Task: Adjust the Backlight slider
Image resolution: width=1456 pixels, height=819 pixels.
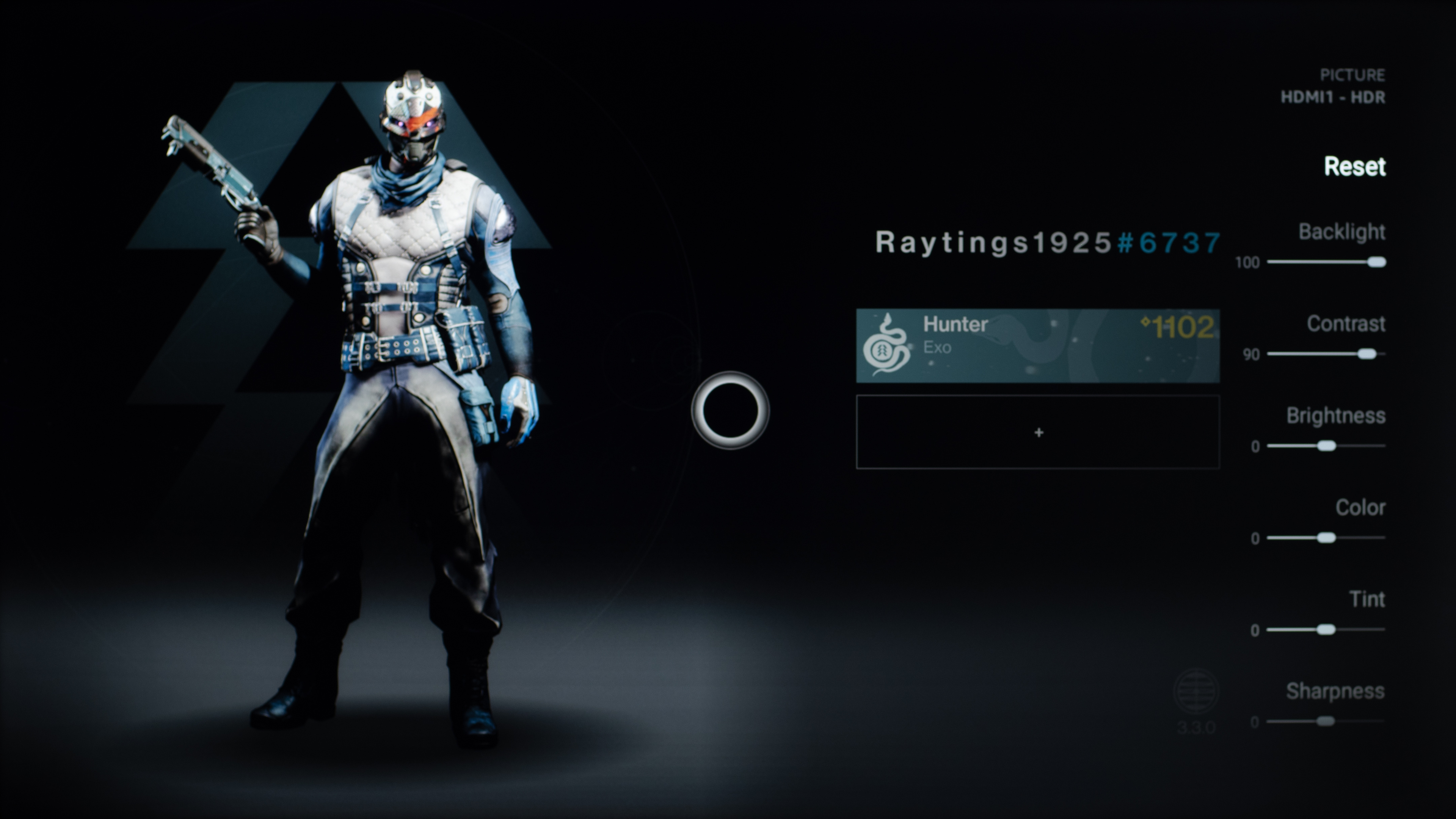Action: coord(1376,262)
